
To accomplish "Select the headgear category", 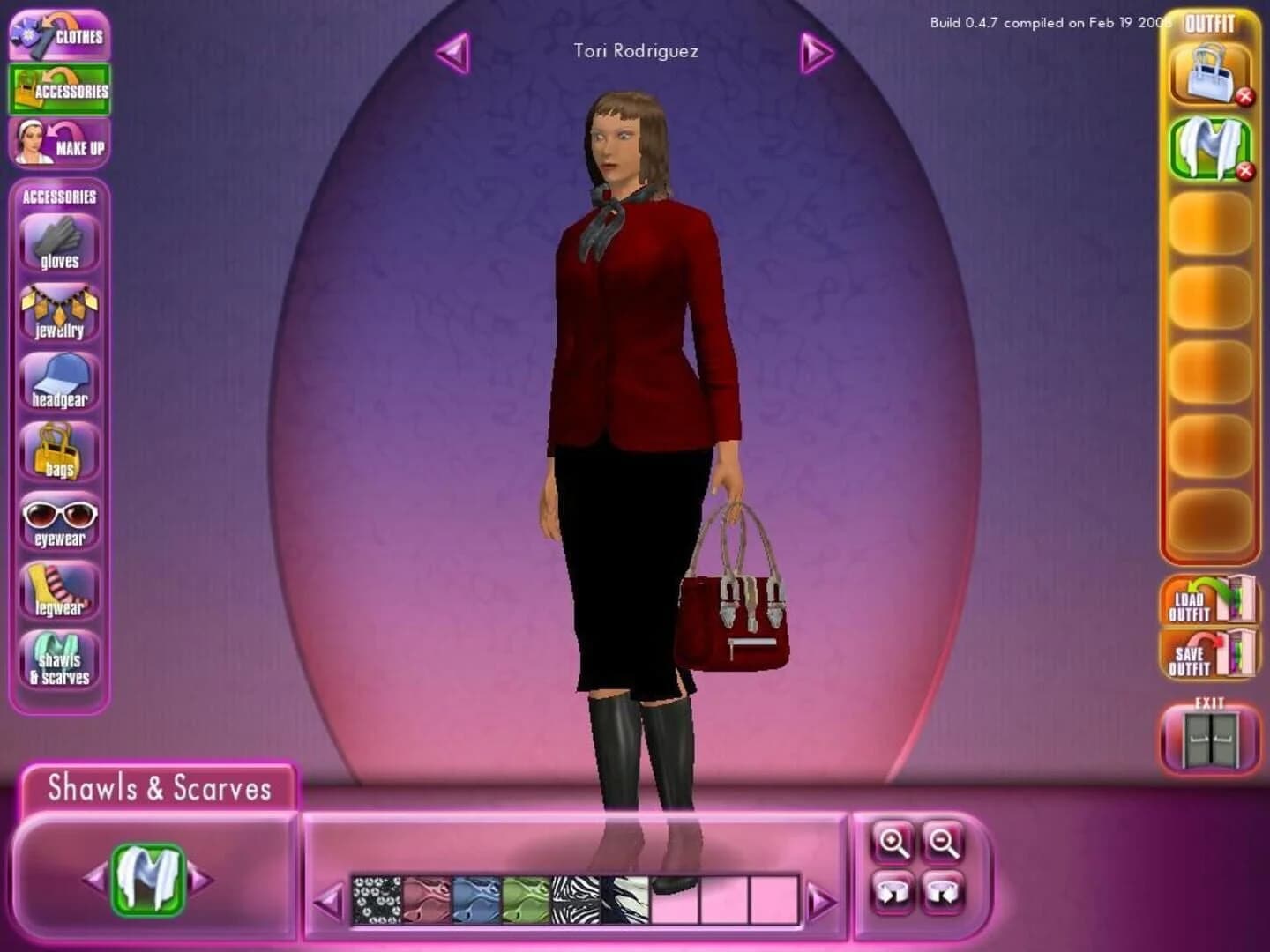I will pyautogui.click(x=58, y=379).
